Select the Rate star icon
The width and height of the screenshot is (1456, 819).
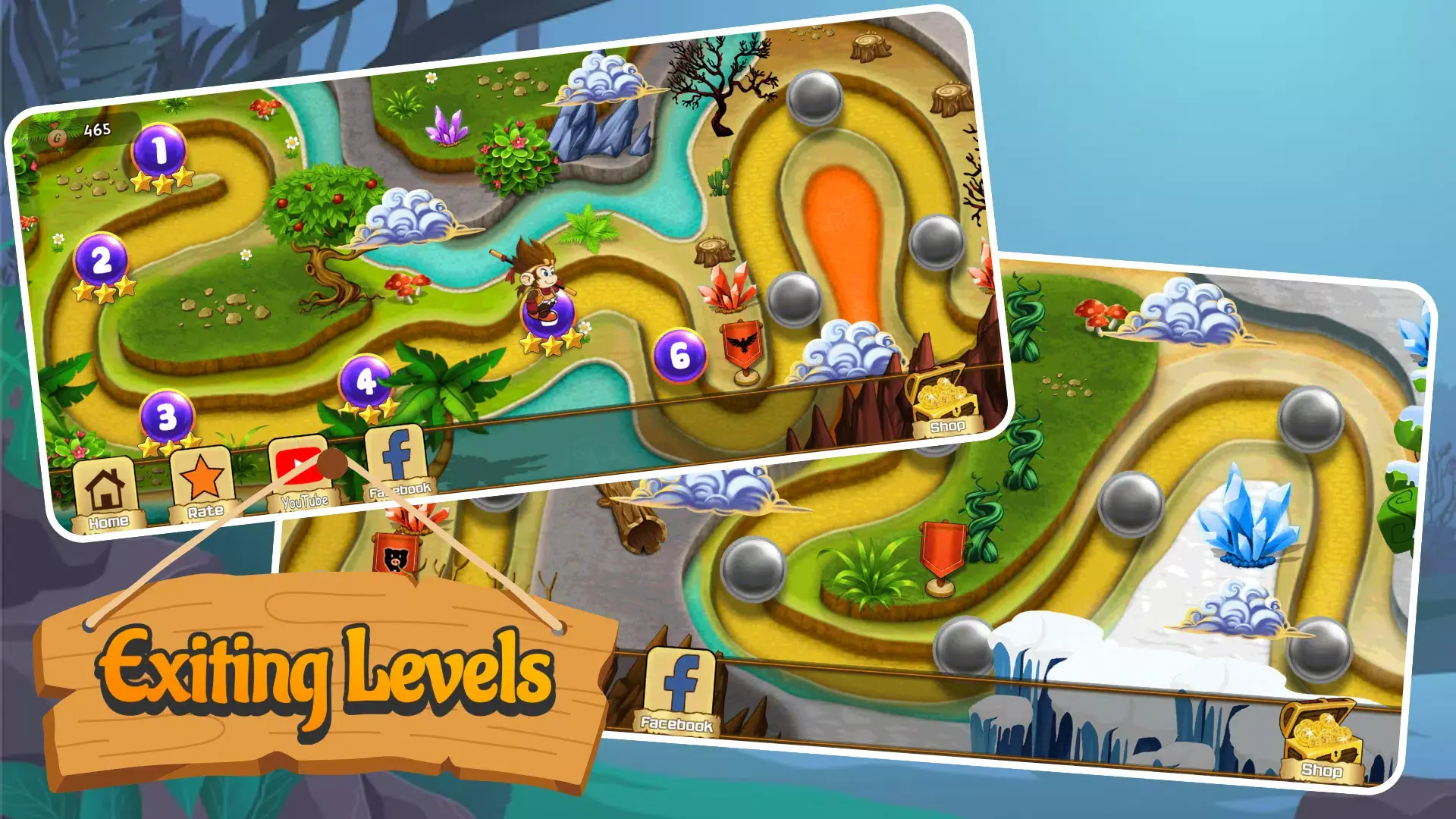point(203,478)
